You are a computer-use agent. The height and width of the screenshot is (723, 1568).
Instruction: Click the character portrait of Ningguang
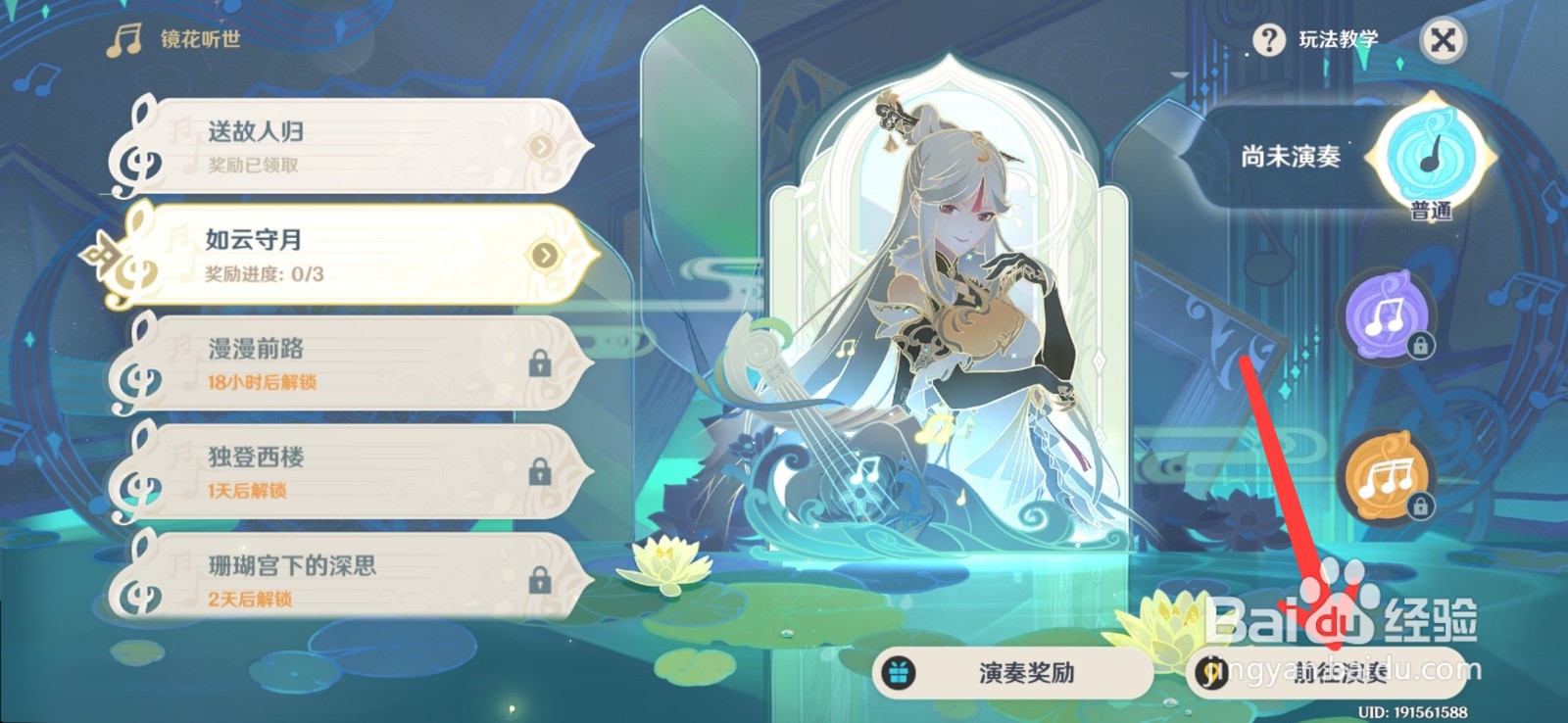pyautogui.click(x=951, y=294)
